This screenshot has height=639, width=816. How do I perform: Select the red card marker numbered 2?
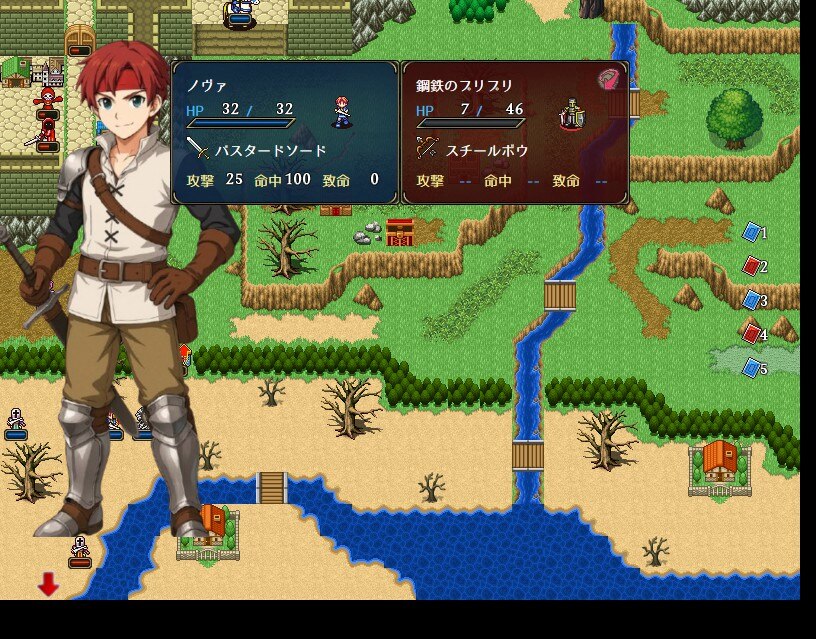pyautogui.click(x=752, y=267)
